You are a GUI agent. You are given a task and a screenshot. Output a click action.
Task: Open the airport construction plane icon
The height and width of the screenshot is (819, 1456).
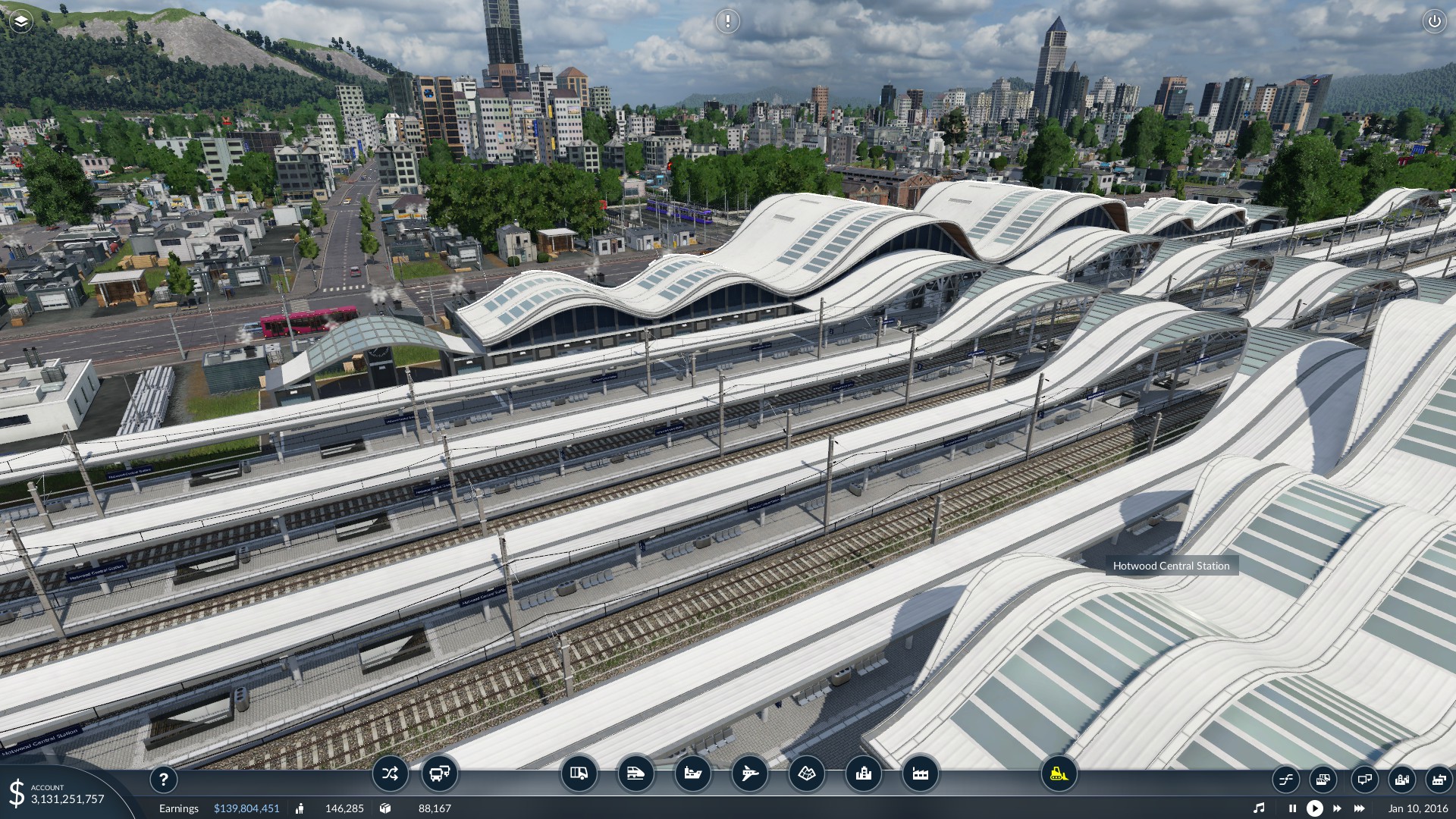point(749,773)
